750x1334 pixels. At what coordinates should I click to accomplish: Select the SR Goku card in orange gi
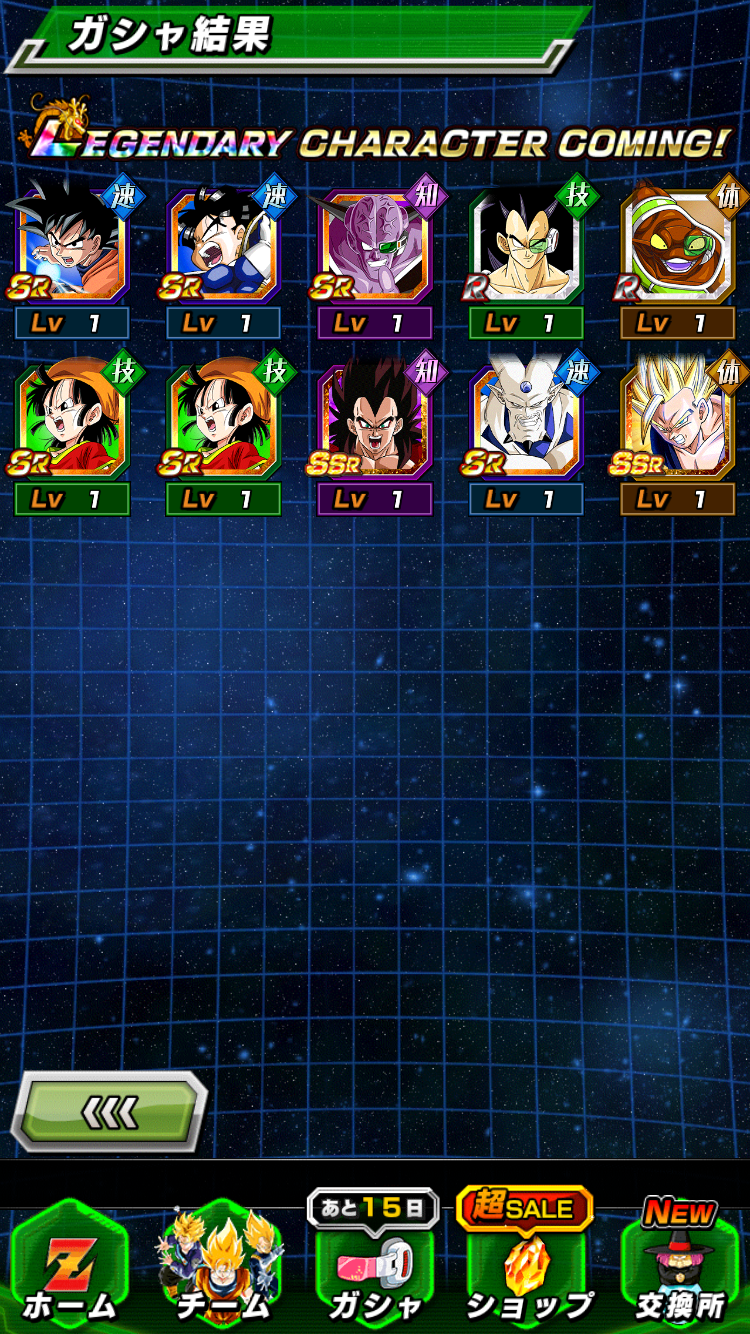point(72,247)
